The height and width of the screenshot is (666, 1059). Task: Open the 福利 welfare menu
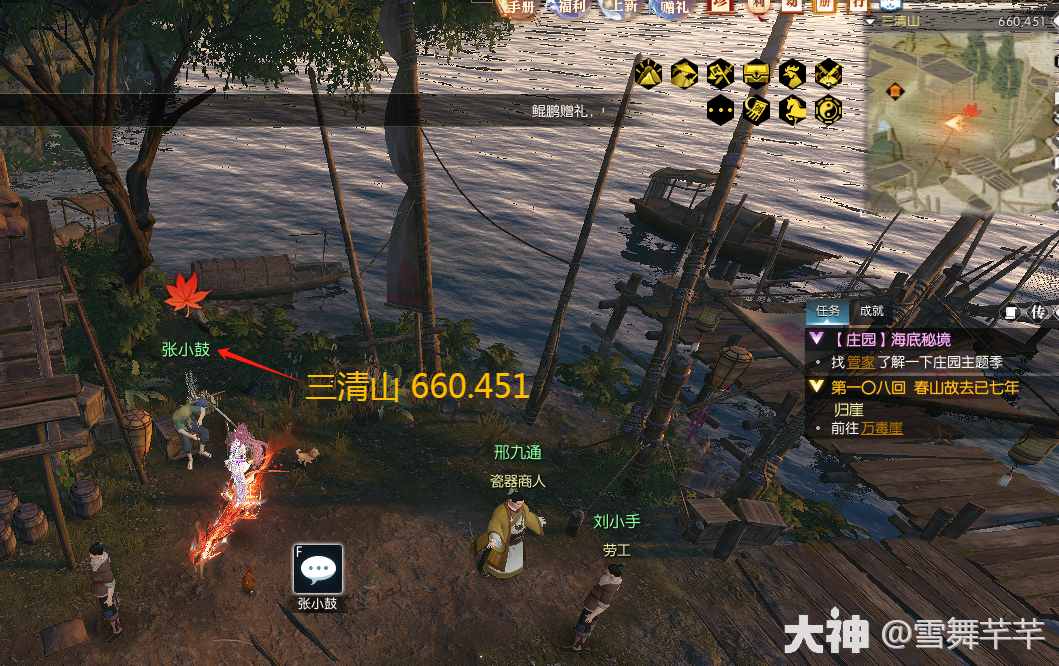(x=567, y=8)
